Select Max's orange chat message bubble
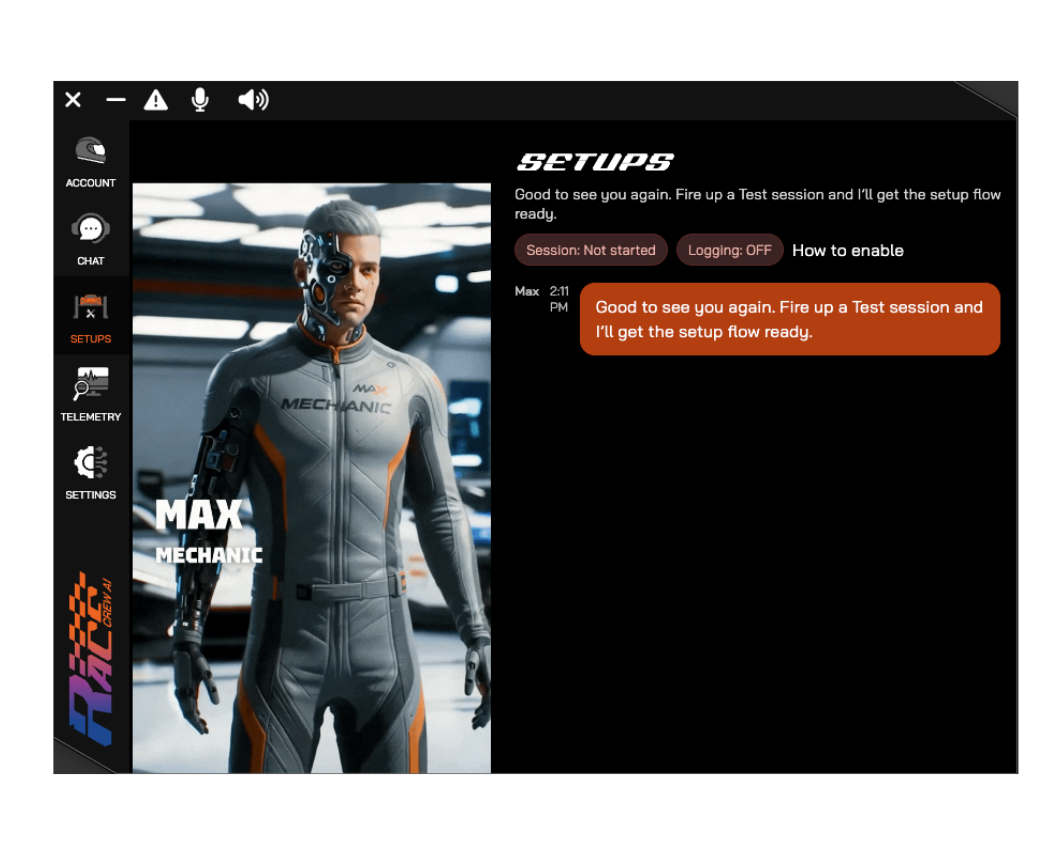 tap(789, 319)
